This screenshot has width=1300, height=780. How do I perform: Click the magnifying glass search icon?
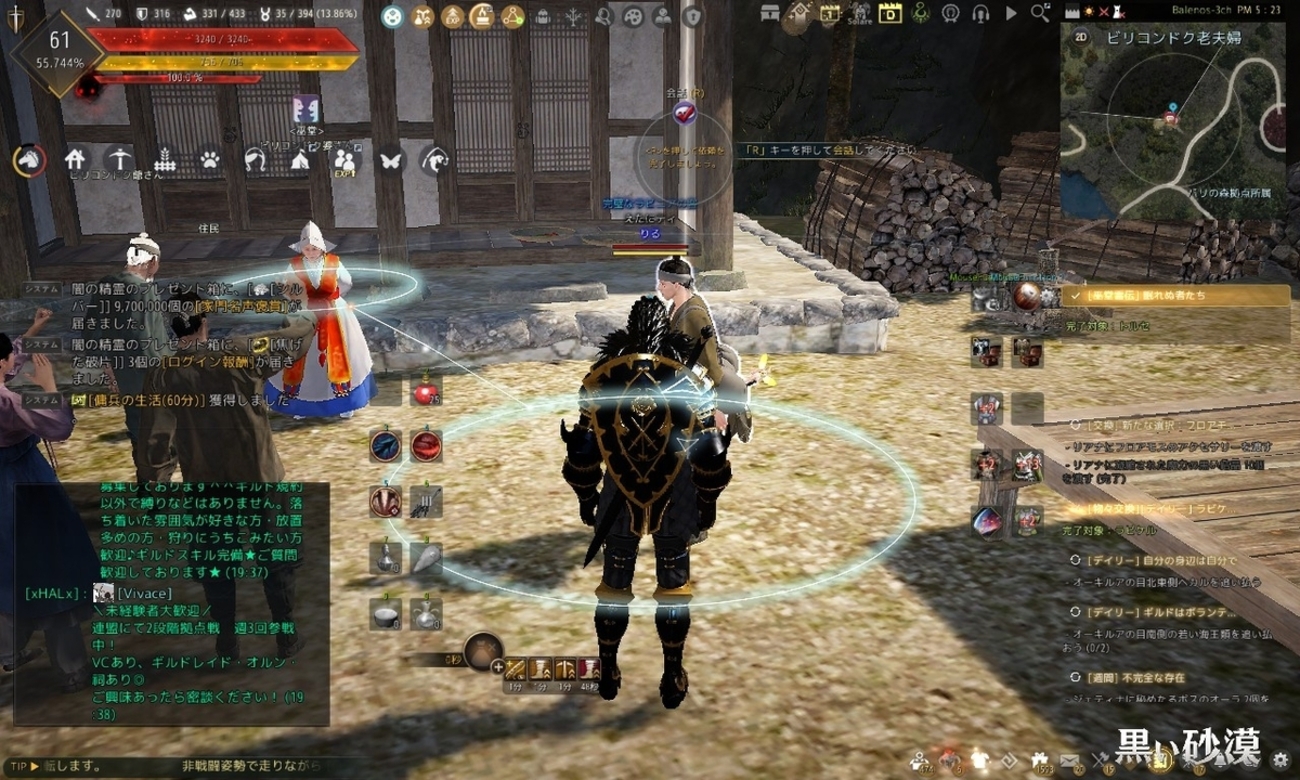pyautogui.click(x=1040, y=14)
